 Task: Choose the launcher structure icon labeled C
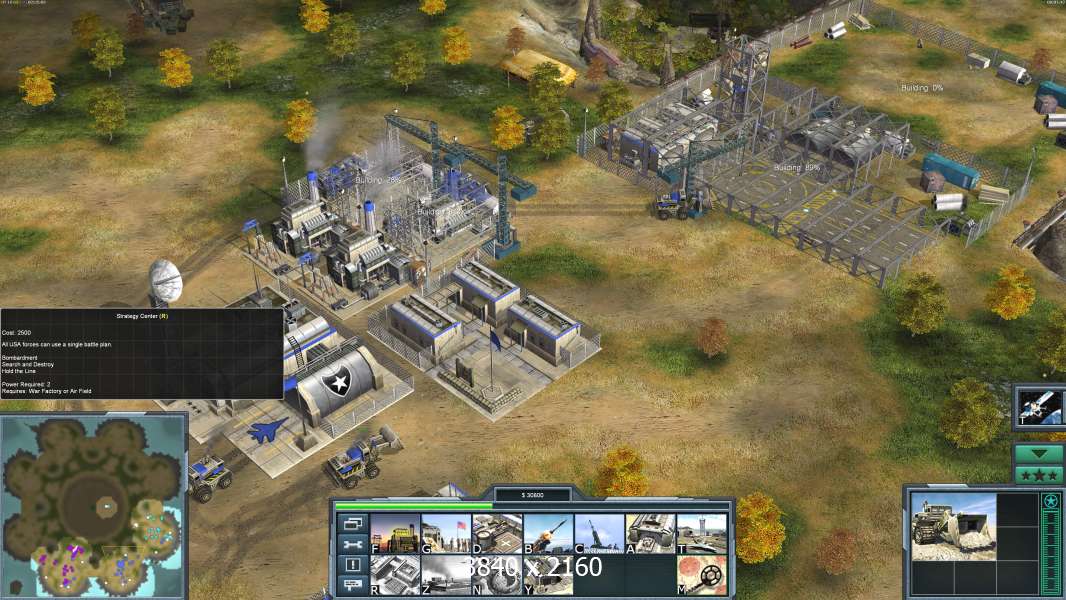[x=599, y=534]
